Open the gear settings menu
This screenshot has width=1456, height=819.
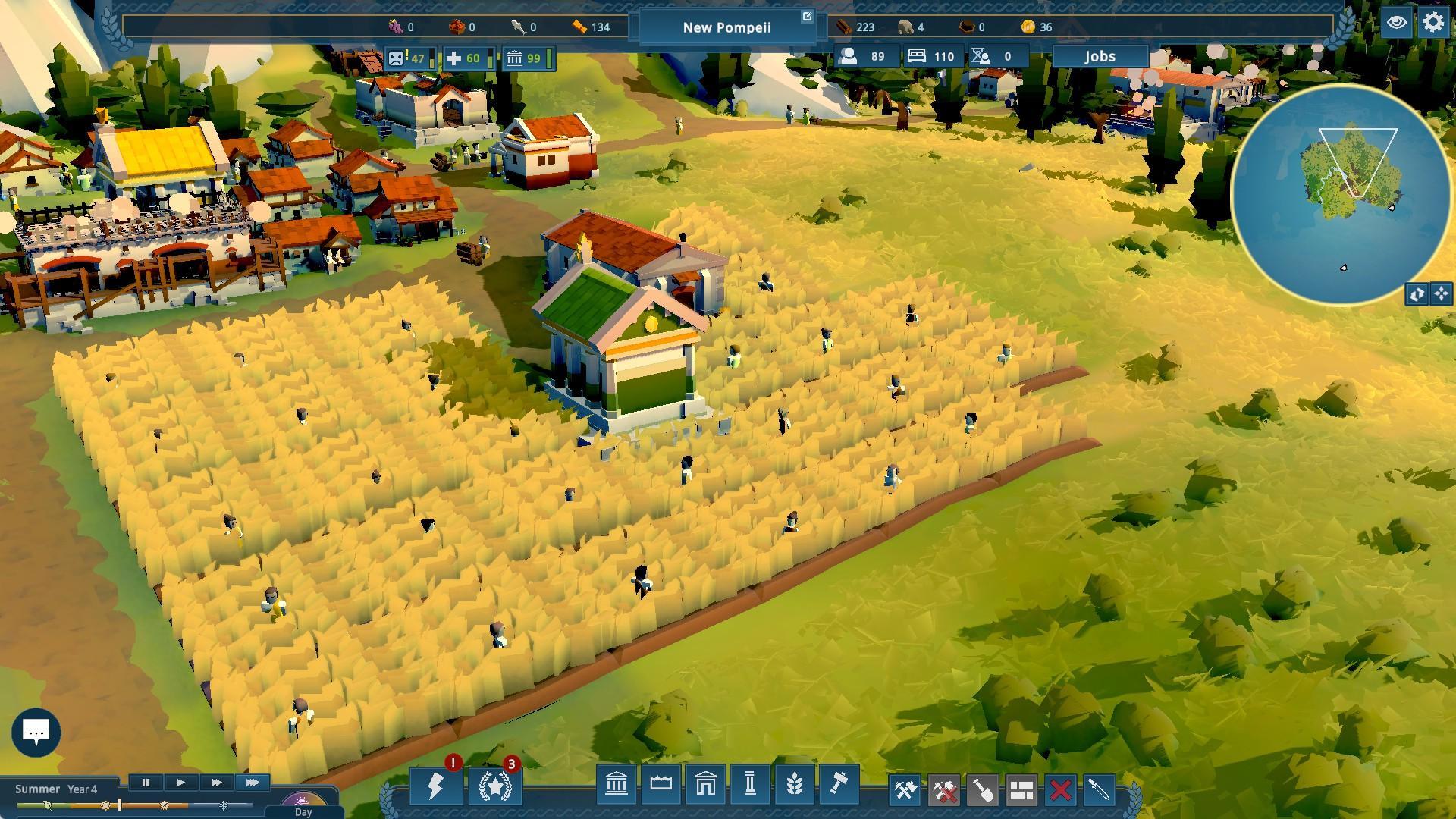tap(1433, 23)
